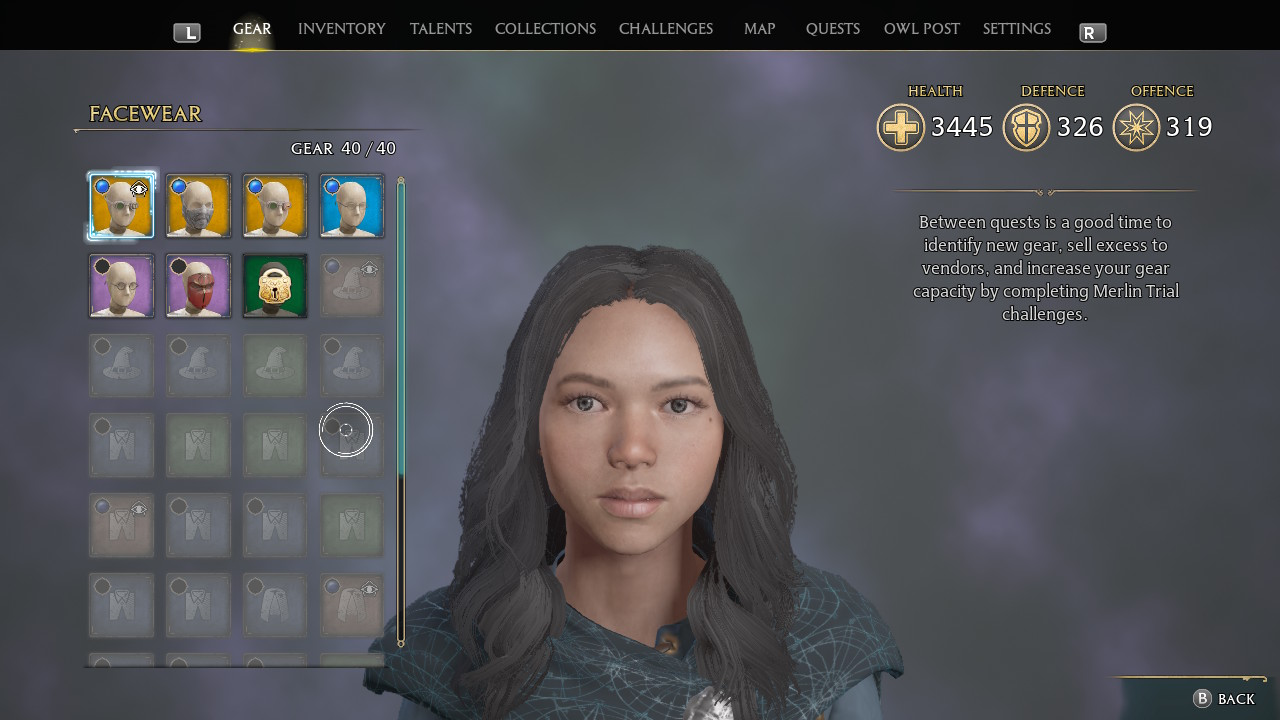
Task: Select the equipped goggles with eye icon
Action: coord(121,206)
